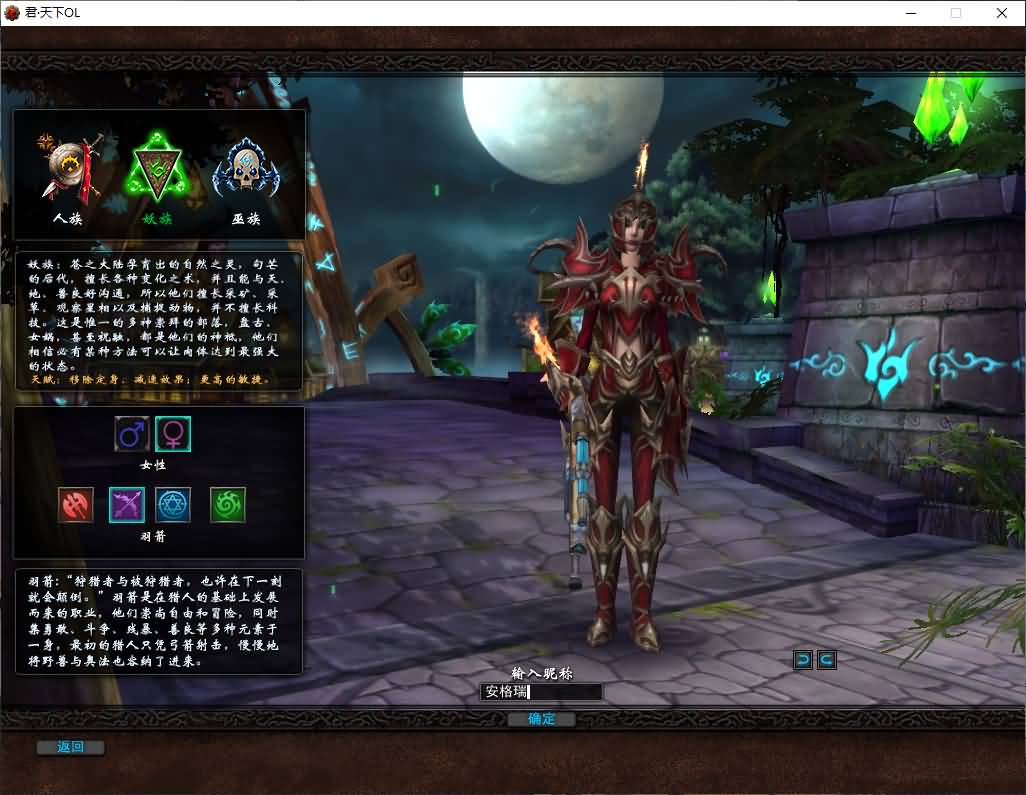Select the female gender symbol
Viewport: 1026px width, 795px height.
[x=173, y=434]
